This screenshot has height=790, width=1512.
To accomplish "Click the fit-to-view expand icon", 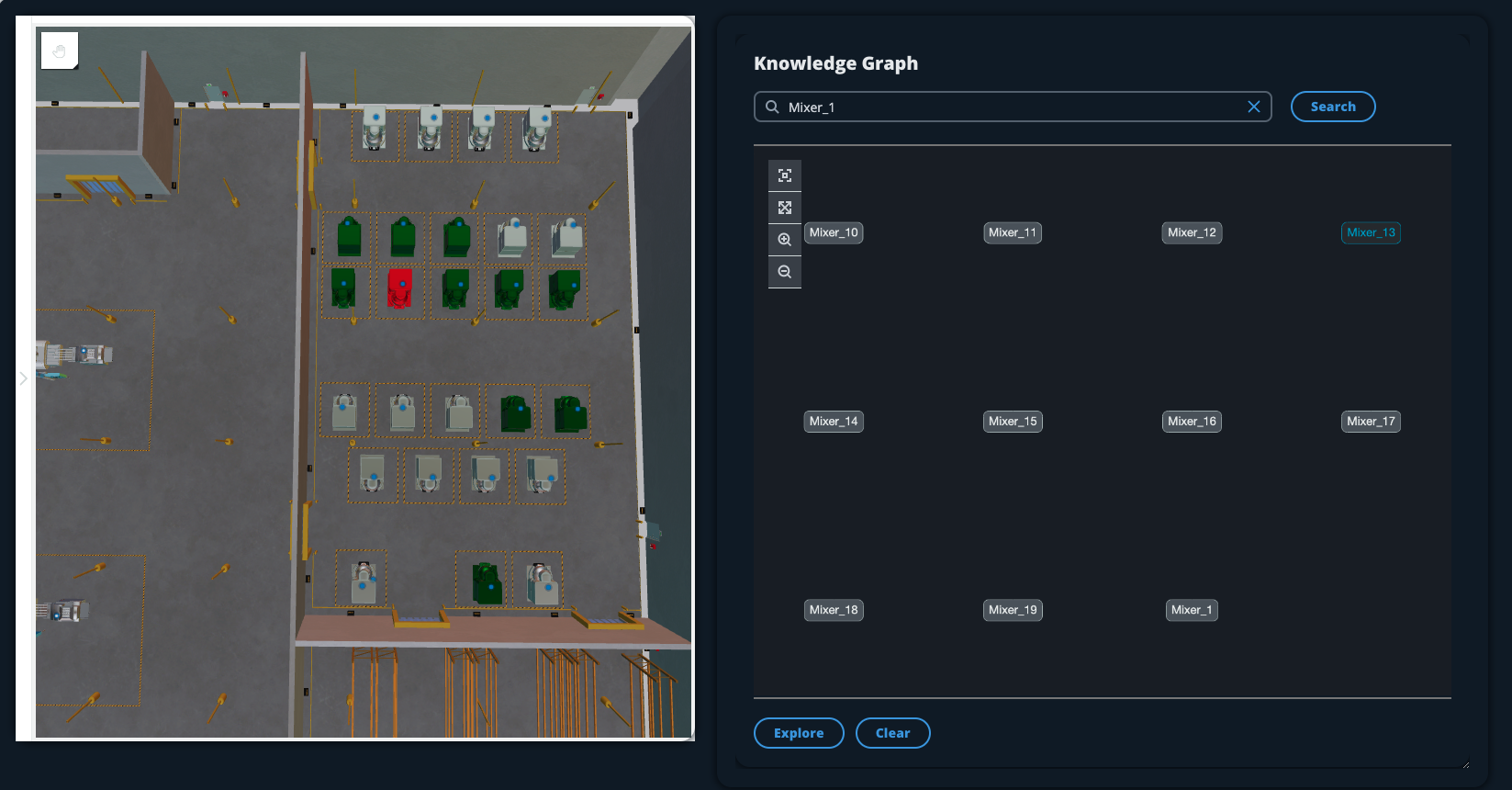I will click(x=785, y=207).
